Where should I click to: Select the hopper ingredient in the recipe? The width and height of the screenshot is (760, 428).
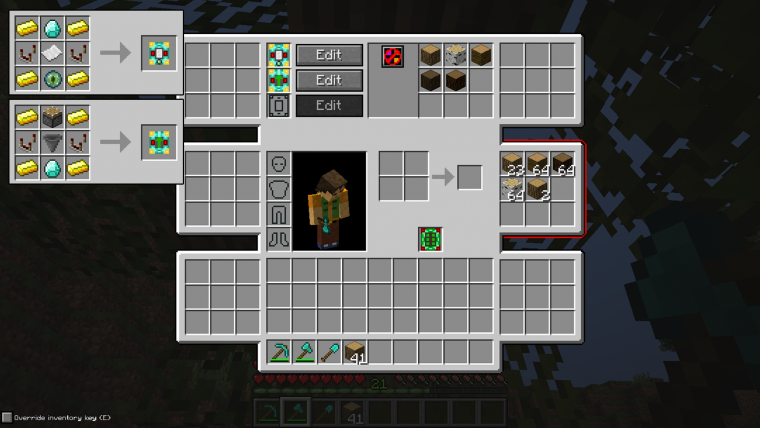point(53,143)
